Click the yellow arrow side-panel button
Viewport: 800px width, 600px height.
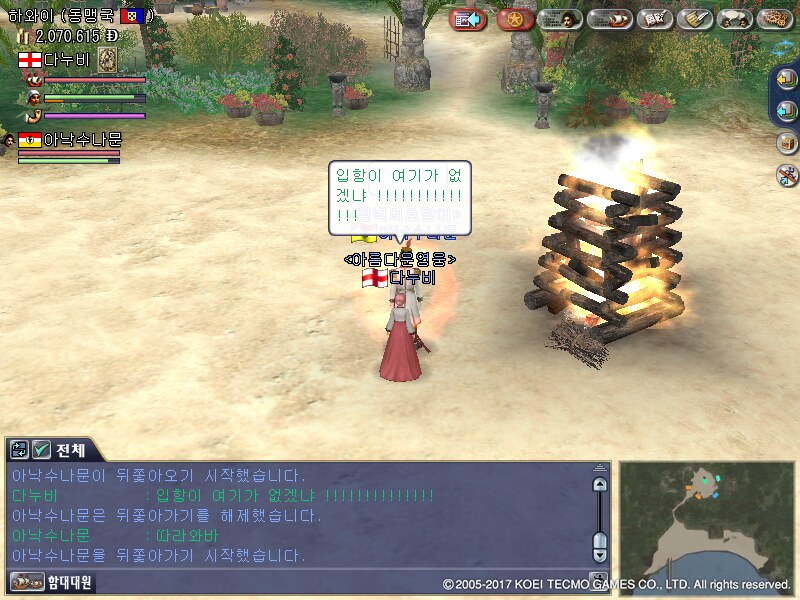(787, 81)
